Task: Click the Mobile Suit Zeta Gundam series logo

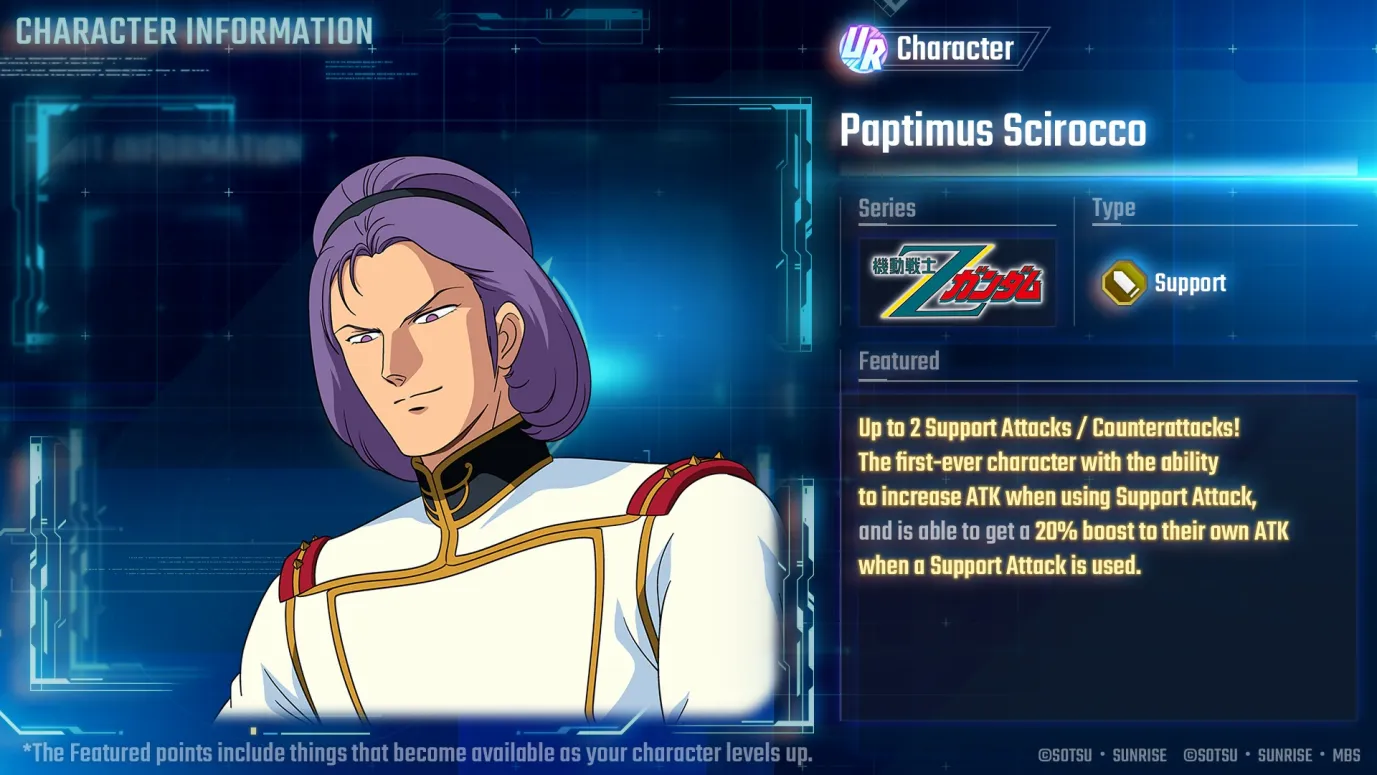Action: [x=955, y=281]
